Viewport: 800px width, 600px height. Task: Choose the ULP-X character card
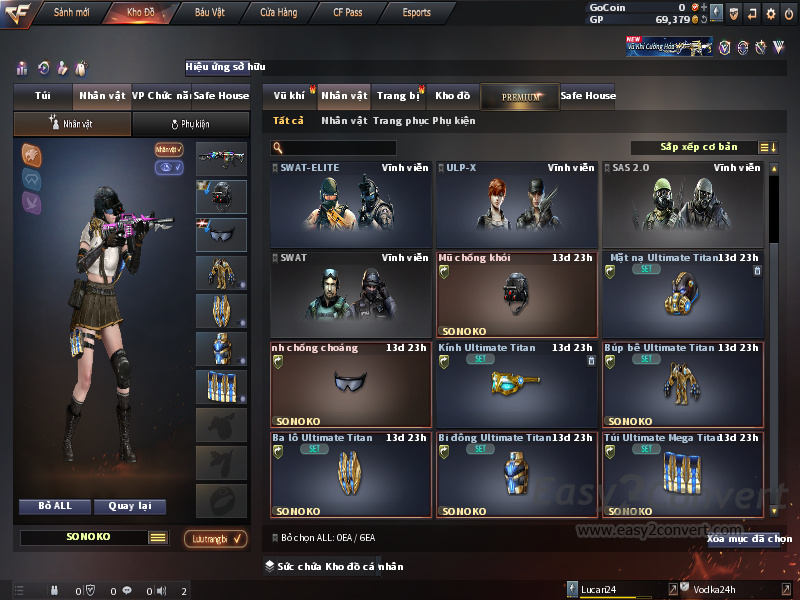point(516,205)
